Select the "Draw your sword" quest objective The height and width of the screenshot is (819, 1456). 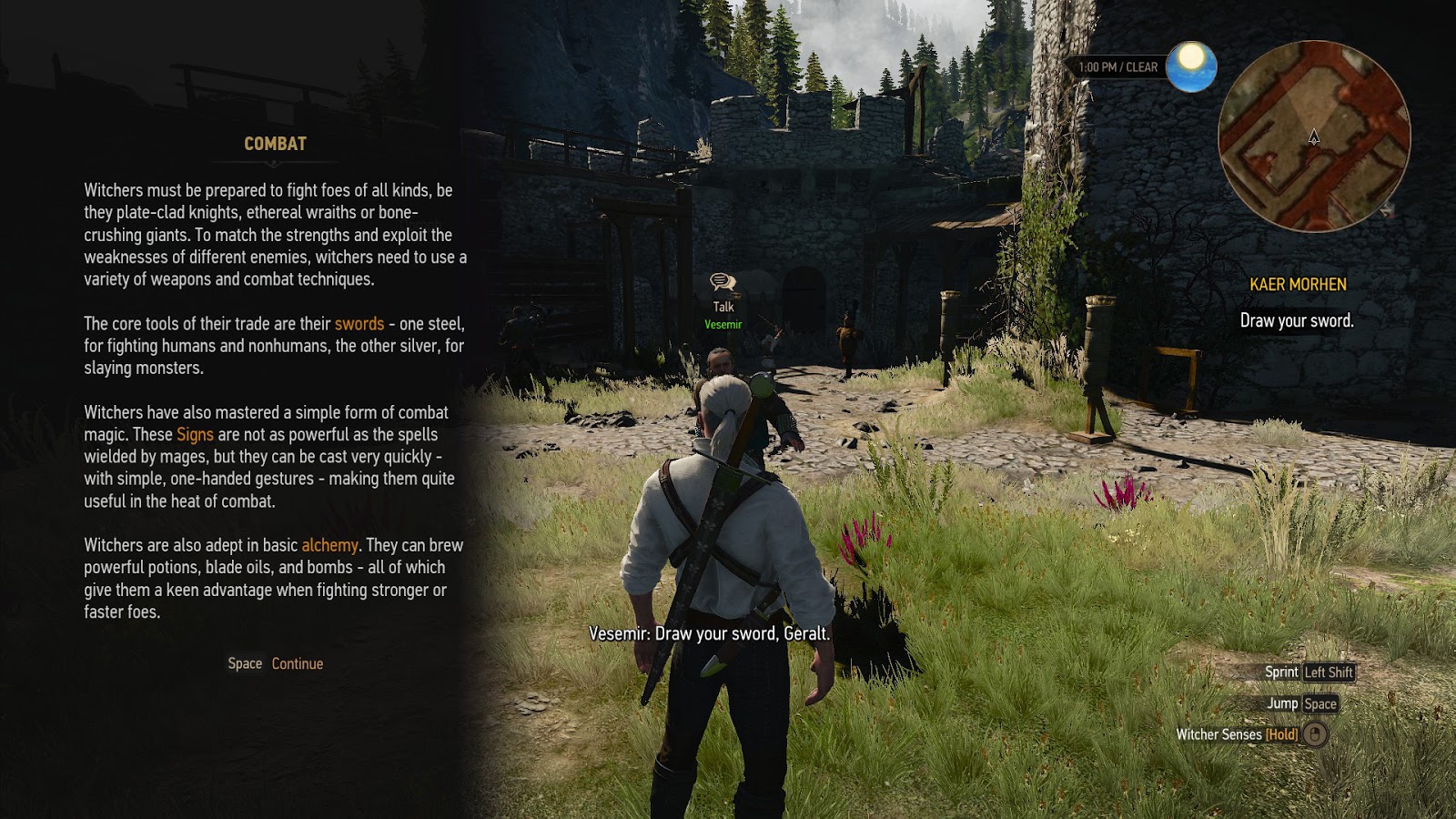[x=1296, y=321]
